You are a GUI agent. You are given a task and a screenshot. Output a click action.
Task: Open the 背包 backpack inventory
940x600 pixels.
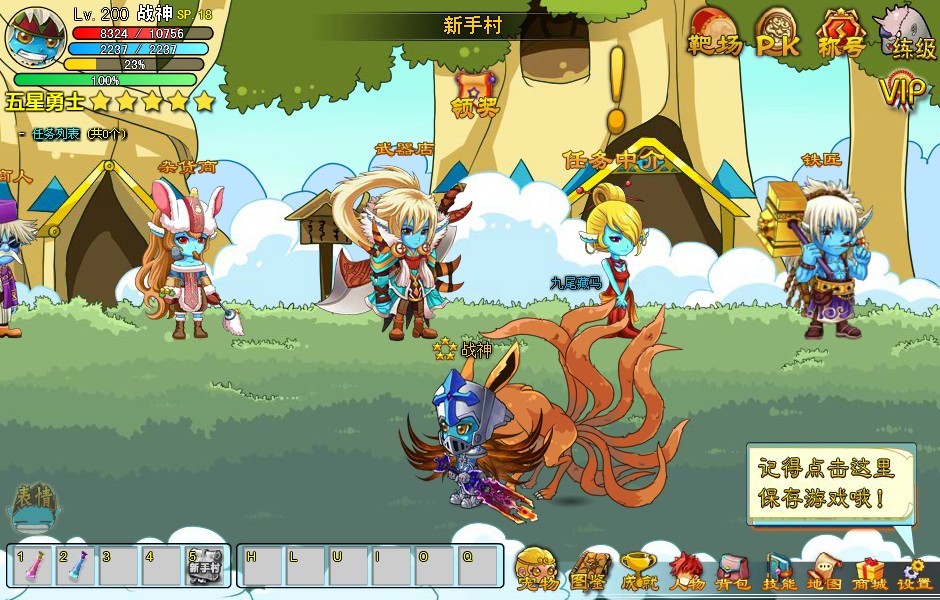point(734,571)
